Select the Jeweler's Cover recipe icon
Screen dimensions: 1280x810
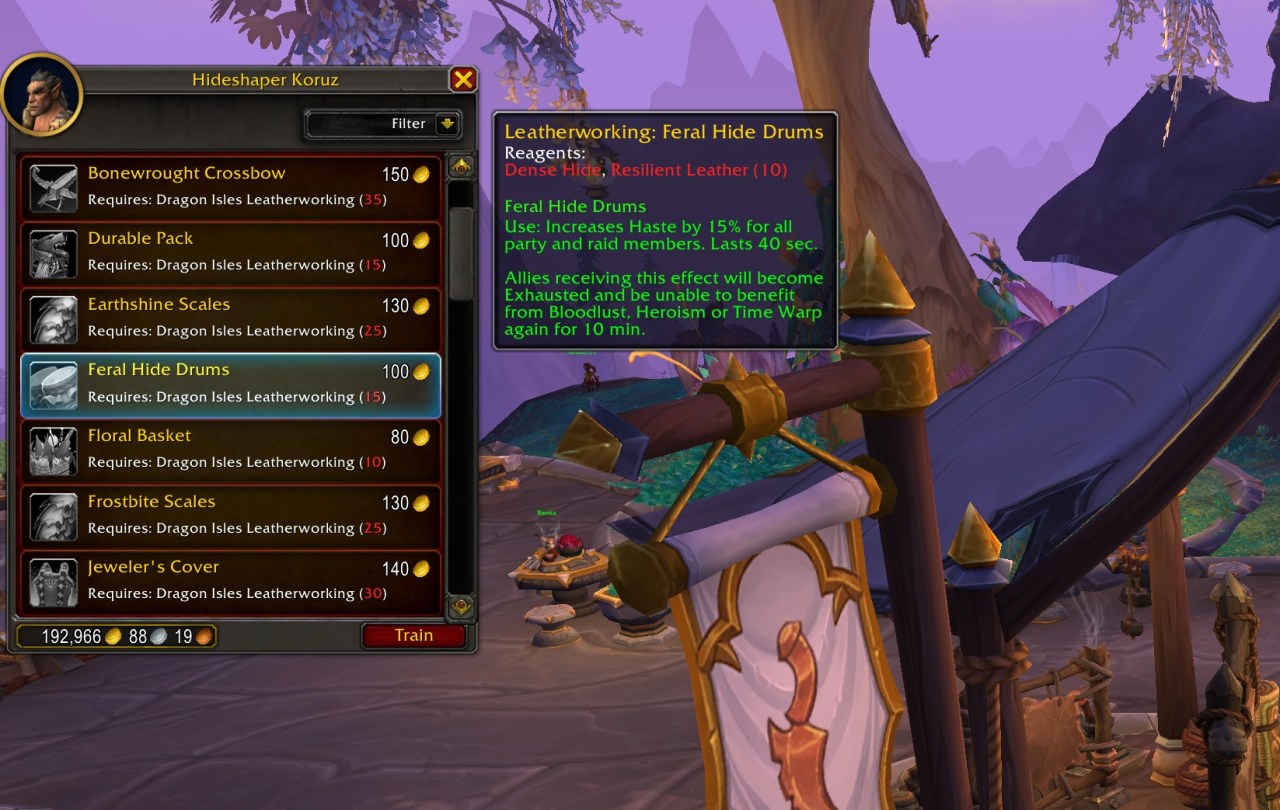[x=53, y=580]
